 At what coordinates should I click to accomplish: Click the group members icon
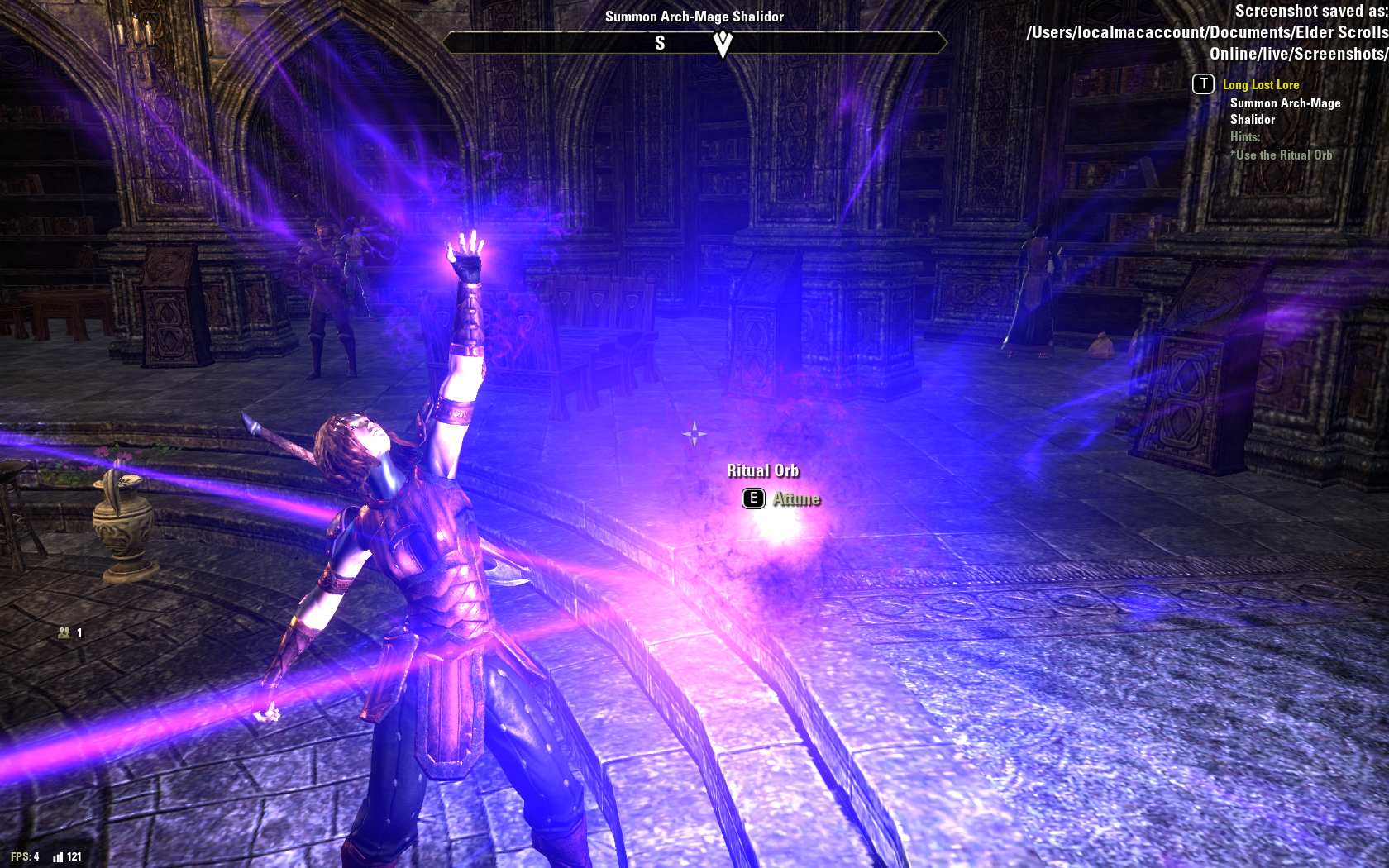point(64,632)
